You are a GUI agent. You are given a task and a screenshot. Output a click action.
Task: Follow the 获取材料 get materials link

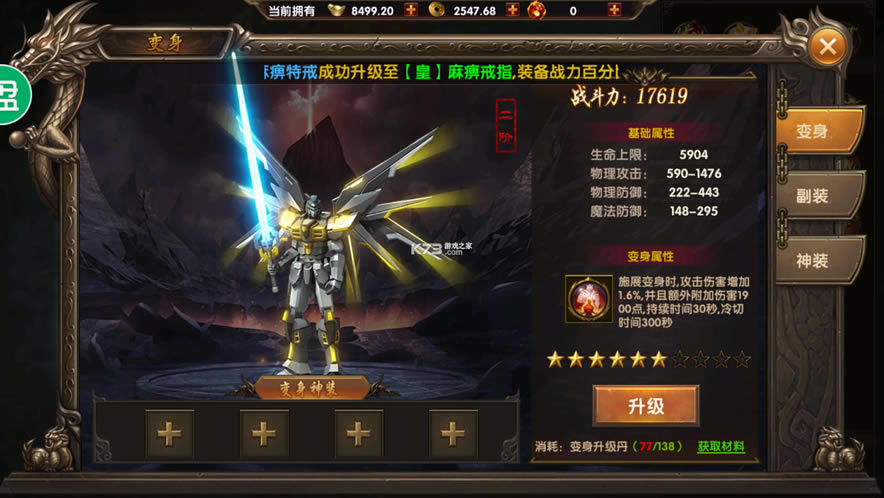pos(721,447)
